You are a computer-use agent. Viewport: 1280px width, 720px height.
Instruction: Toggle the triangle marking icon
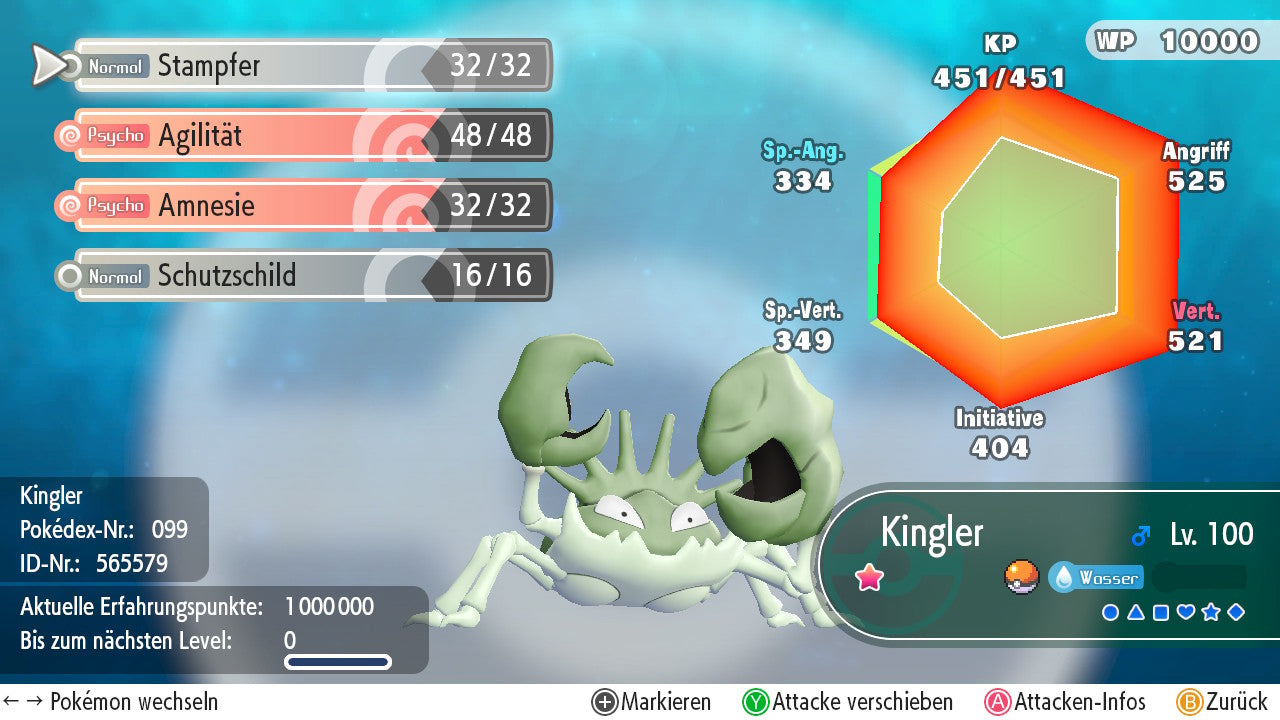point(1135,612)
